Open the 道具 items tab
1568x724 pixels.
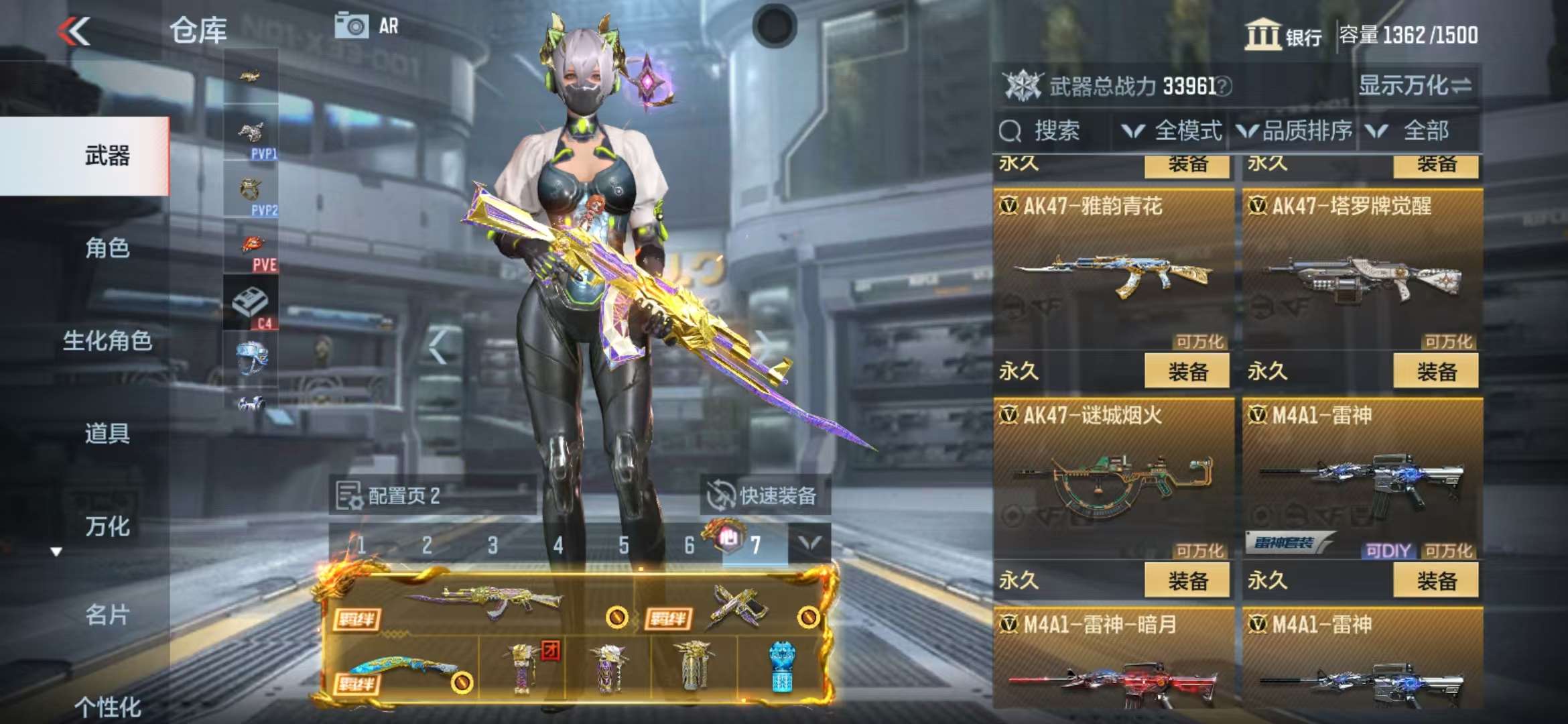coord(107,433)
